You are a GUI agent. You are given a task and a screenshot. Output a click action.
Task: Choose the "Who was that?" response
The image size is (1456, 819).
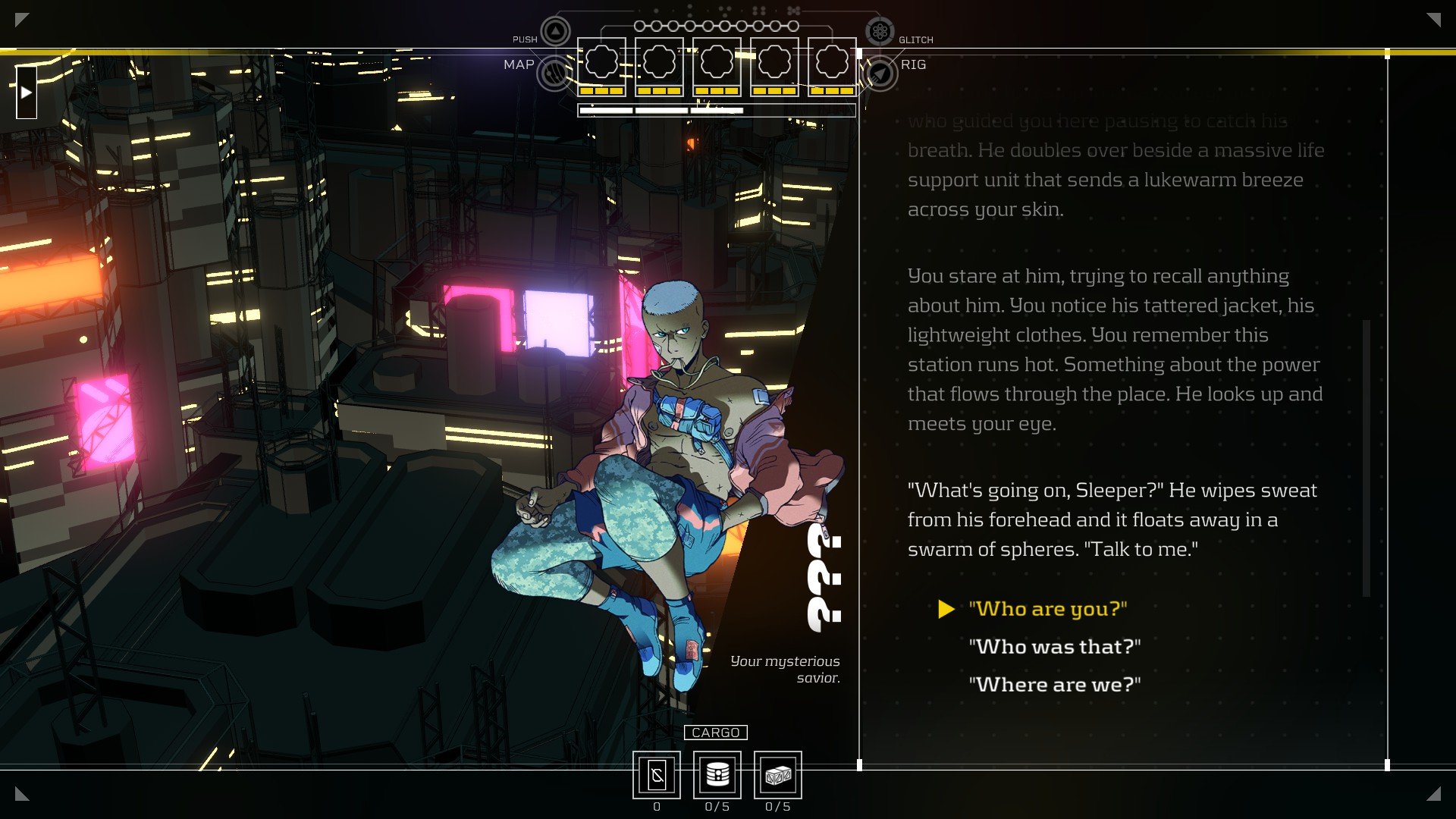[x=1054, y=647]
